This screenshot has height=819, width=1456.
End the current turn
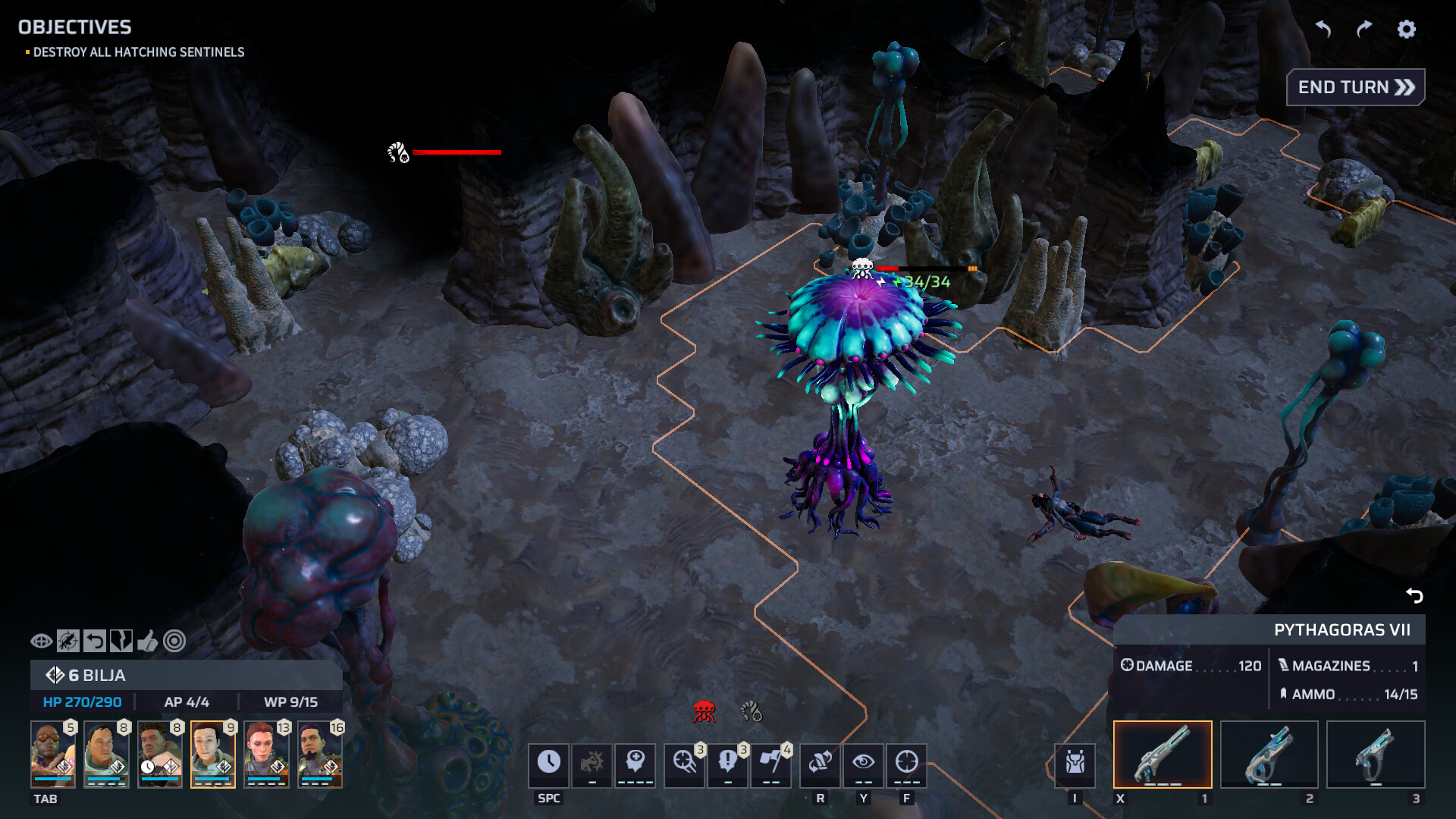pos(1355,87)
